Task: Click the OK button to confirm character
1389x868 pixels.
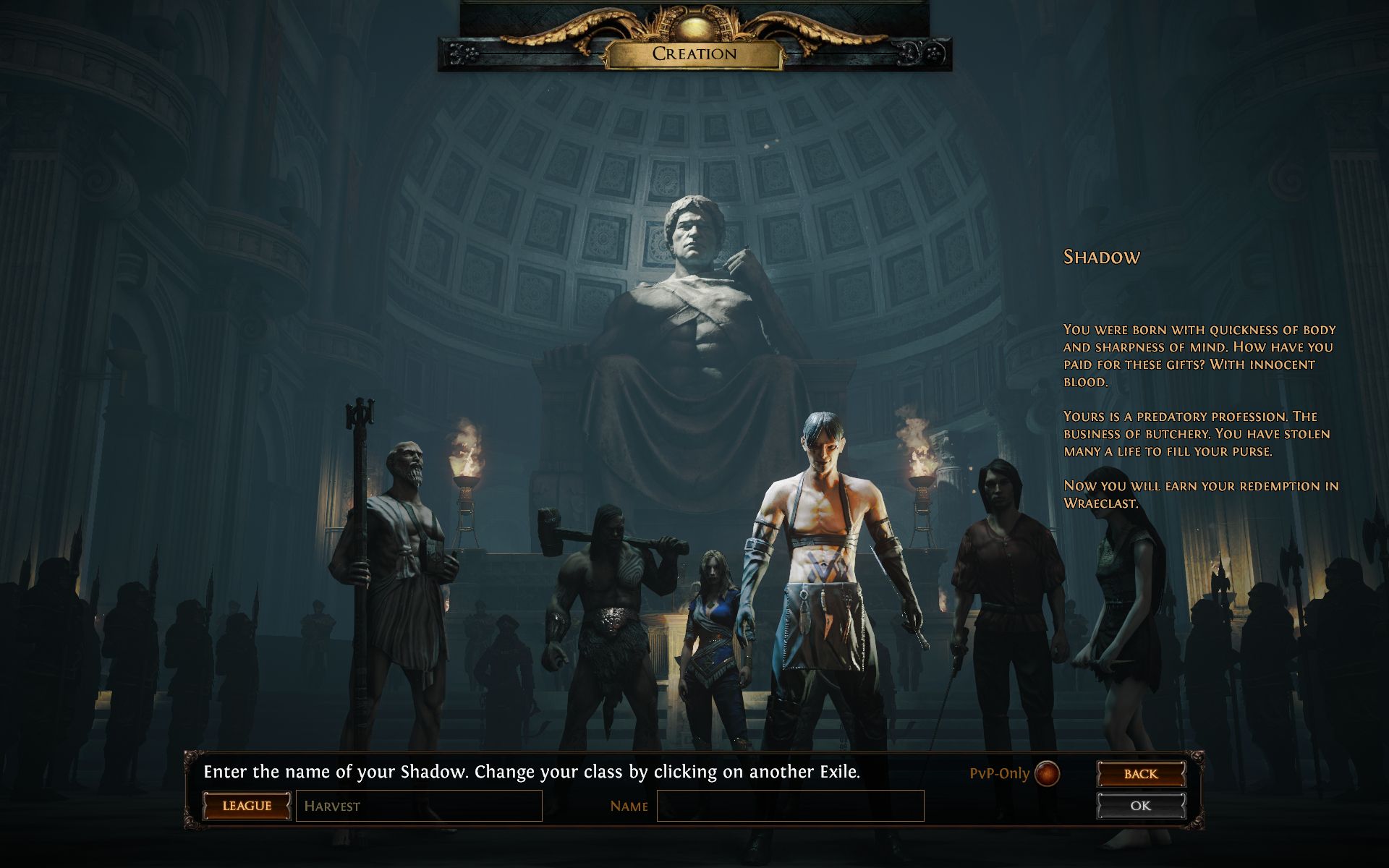Action: point(1141,806)
